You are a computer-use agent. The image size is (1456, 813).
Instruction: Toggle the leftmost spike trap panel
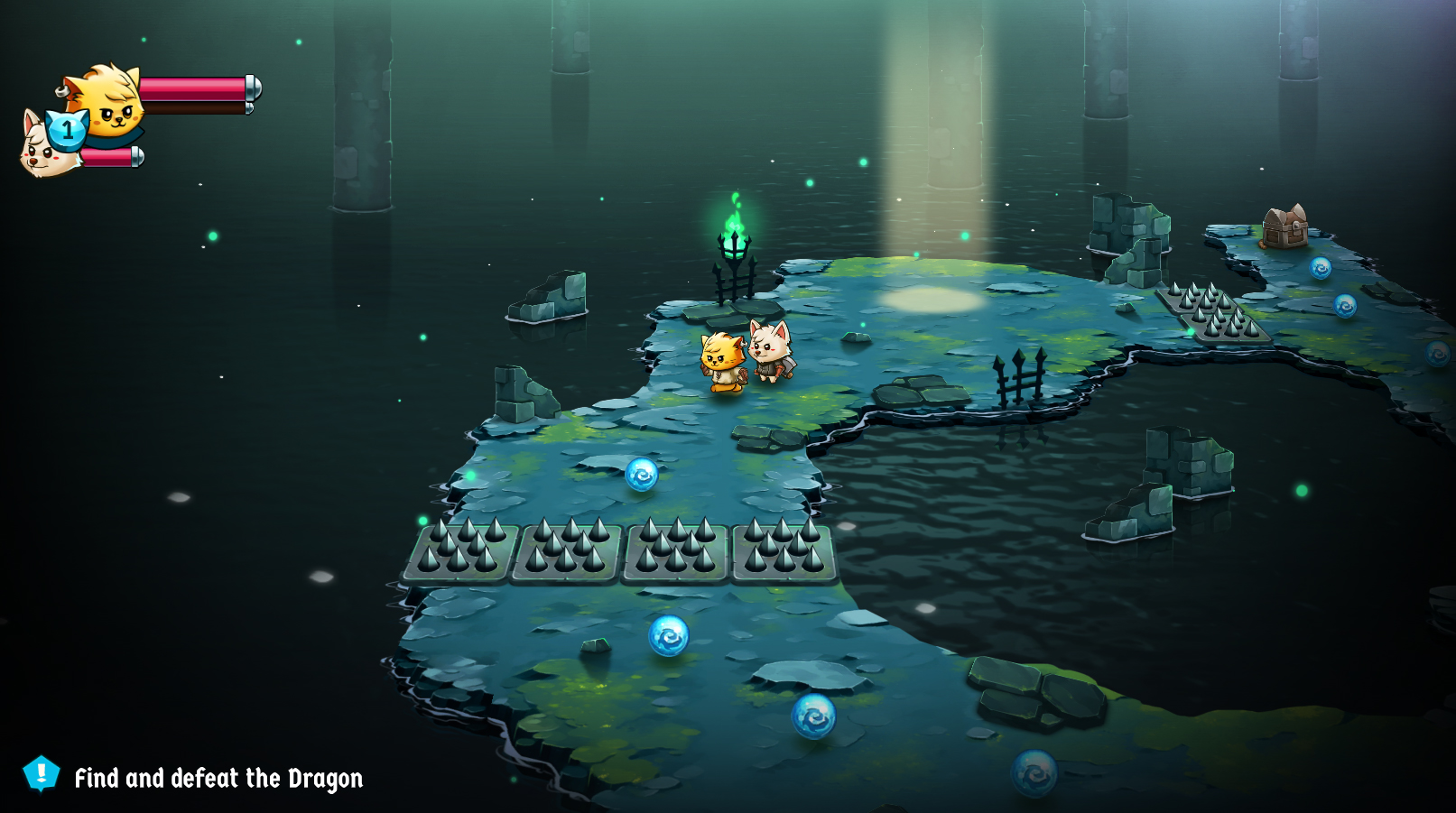pos(463,550)
